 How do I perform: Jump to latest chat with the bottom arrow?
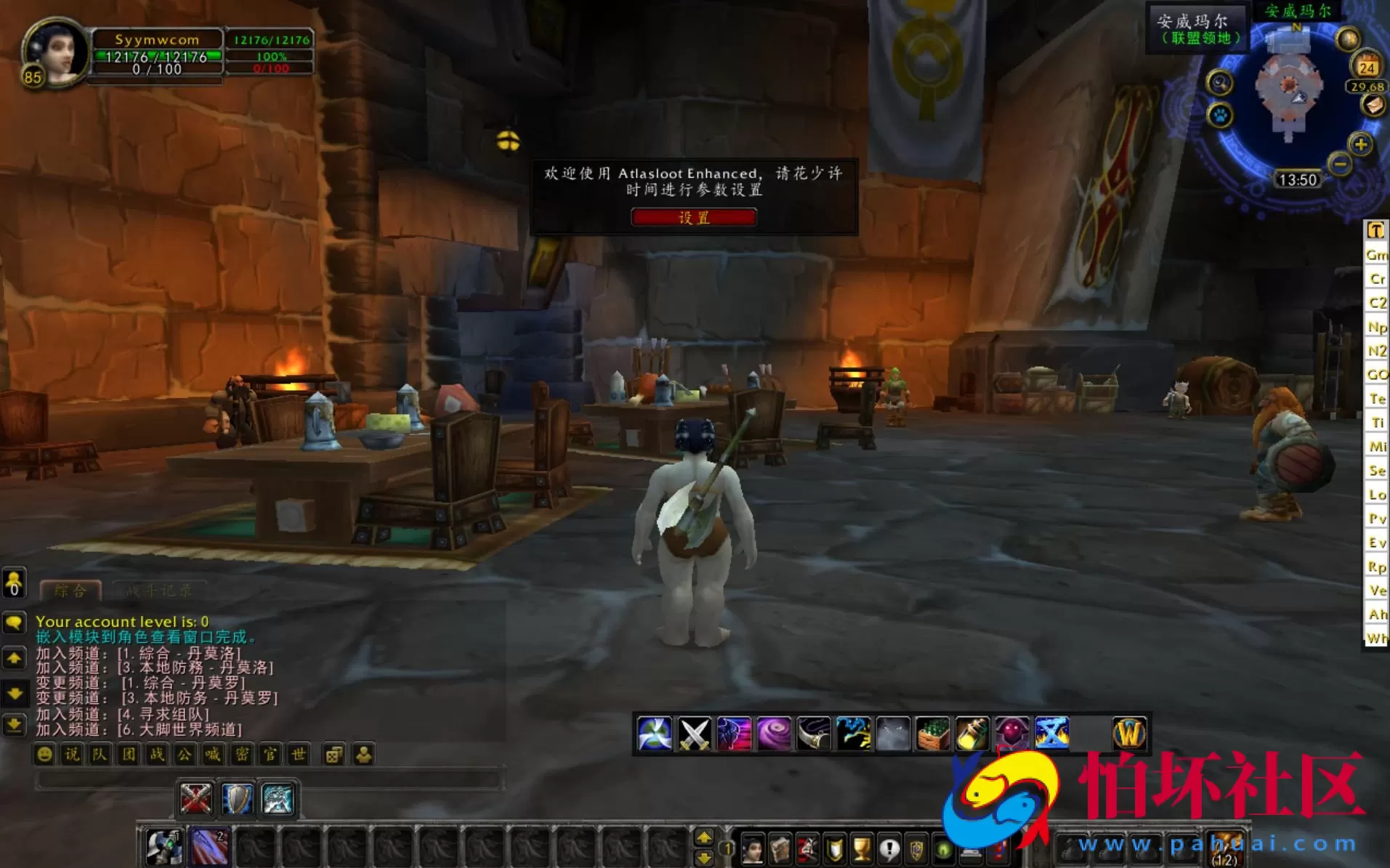[x=15, y=724]
